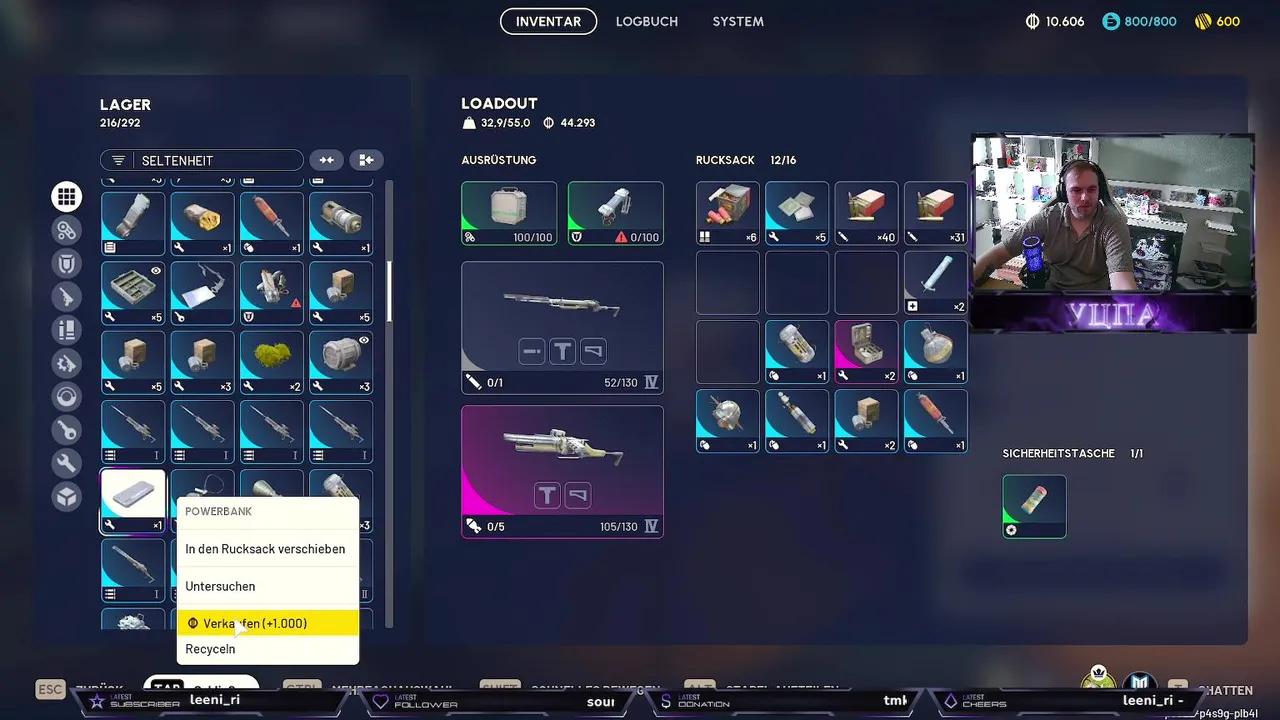
Task: Click the sort icon beside the Seltenheit filter
Action: click(326, 159)
